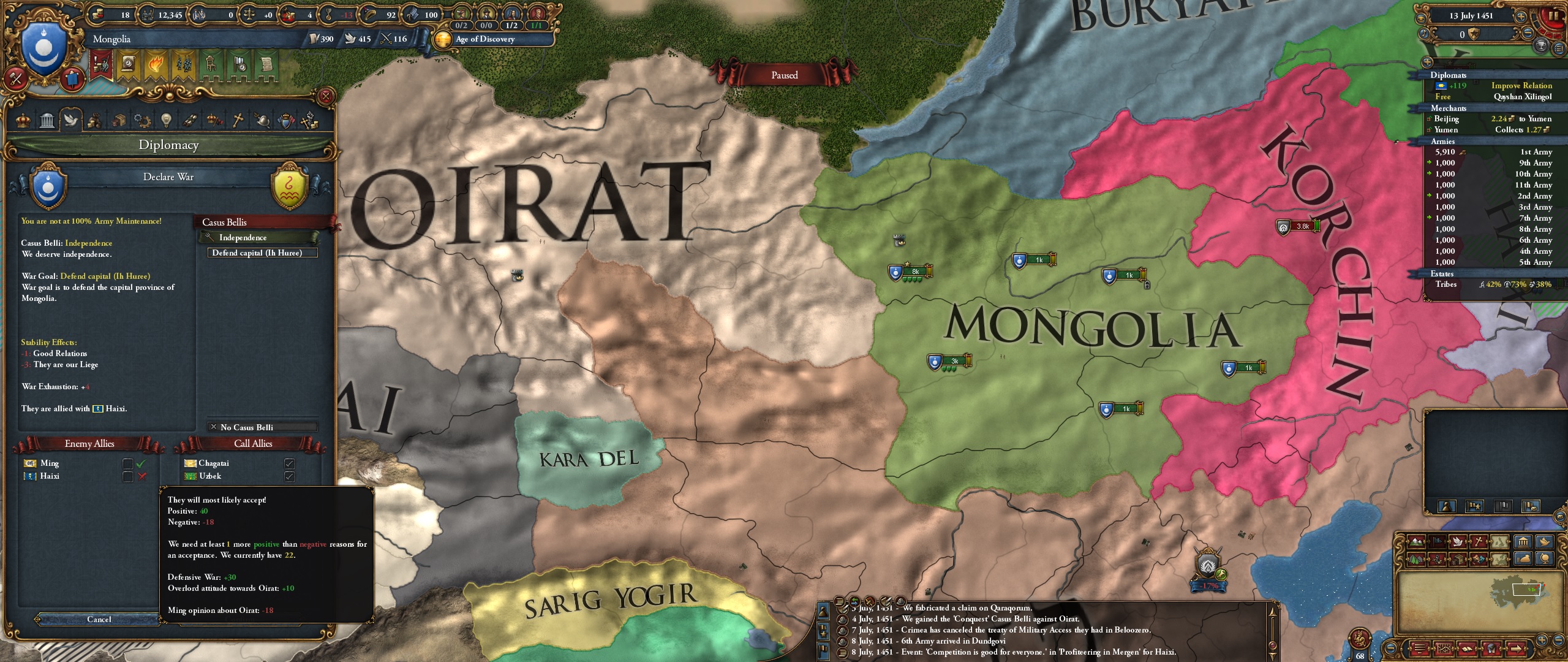This screenshot has height=662, width=1568.
Task: Click the stability fire icon in the top bar
Action: click(156, 63)
